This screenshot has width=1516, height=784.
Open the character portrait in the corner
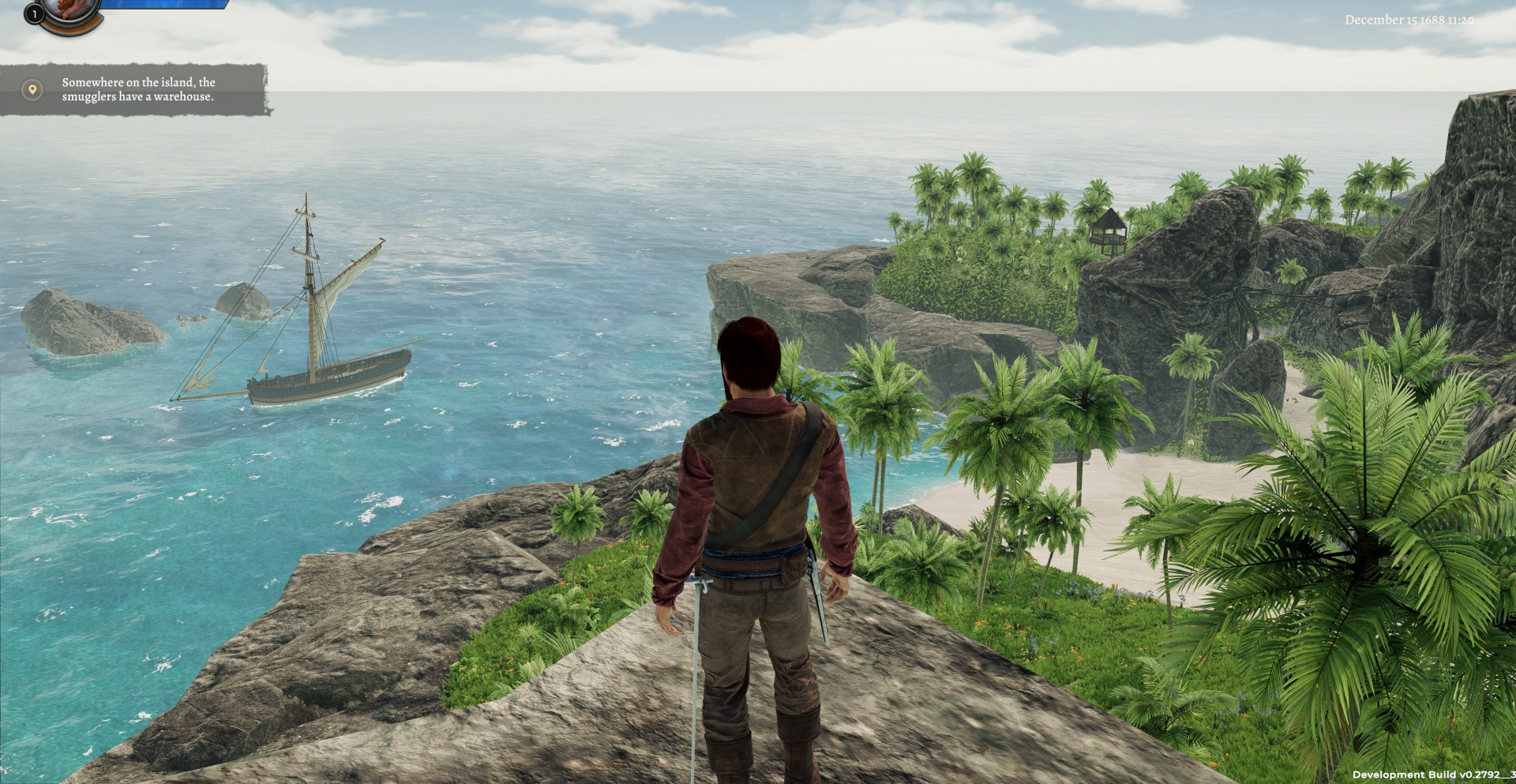coord(71,11)
